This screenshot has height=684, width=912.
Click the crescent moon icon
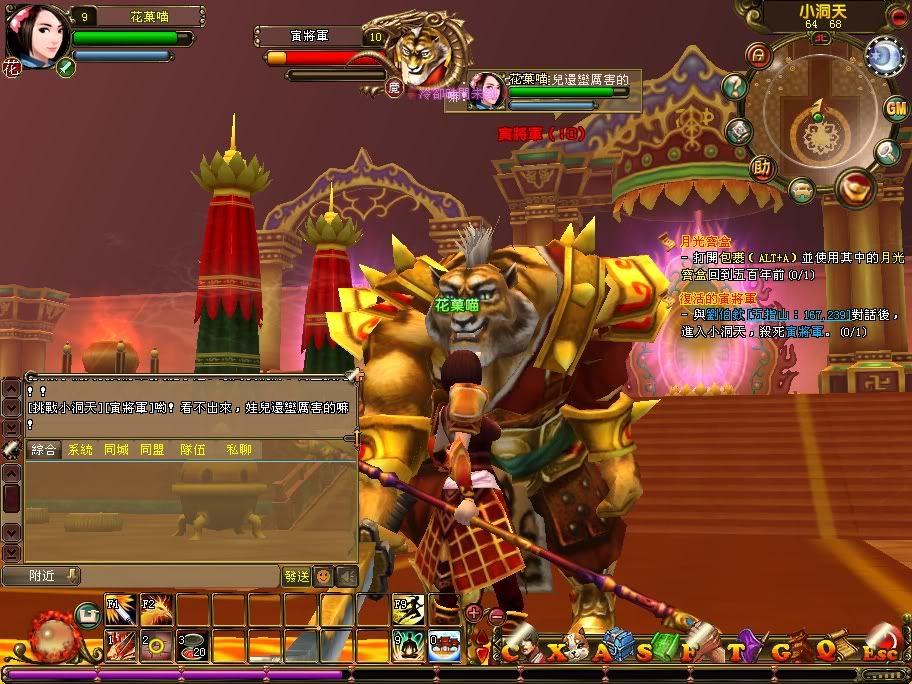click(x=884, y=56)
